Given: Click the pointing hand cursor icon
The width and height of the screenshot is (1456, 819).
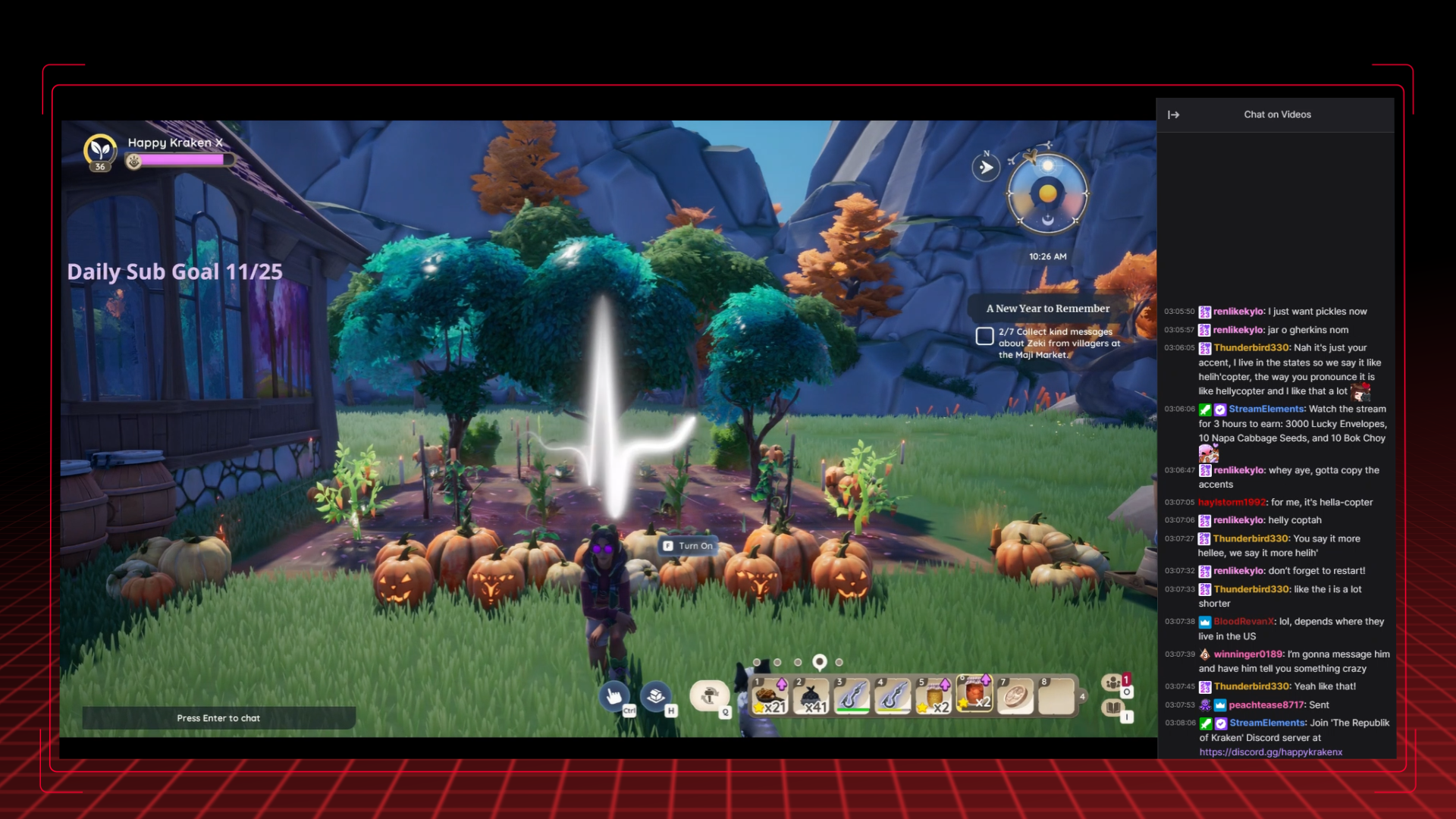Looking at the screenshot, I should [x=614, y=696].
